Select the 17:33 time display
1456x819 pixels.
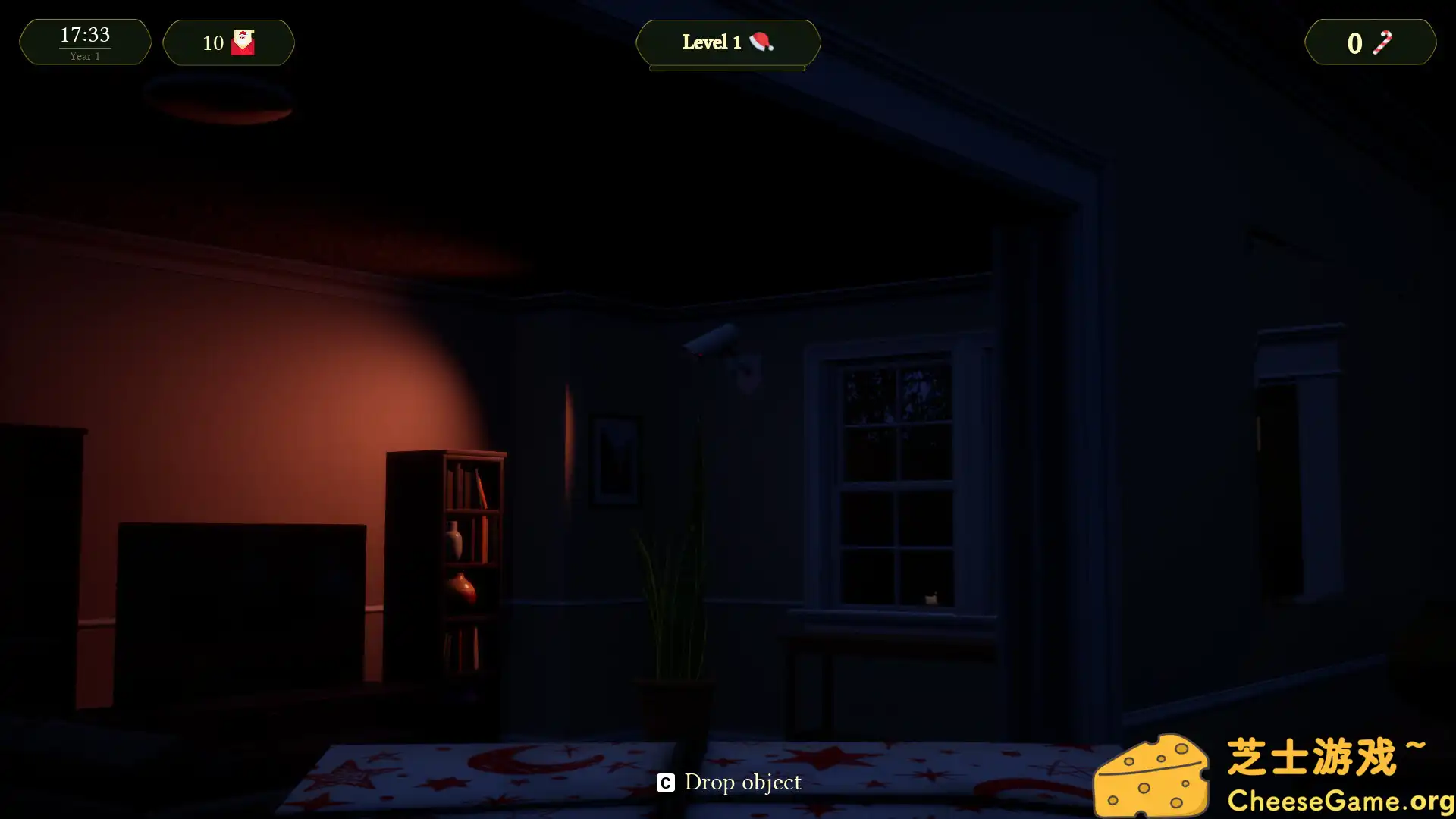(84, 33)
